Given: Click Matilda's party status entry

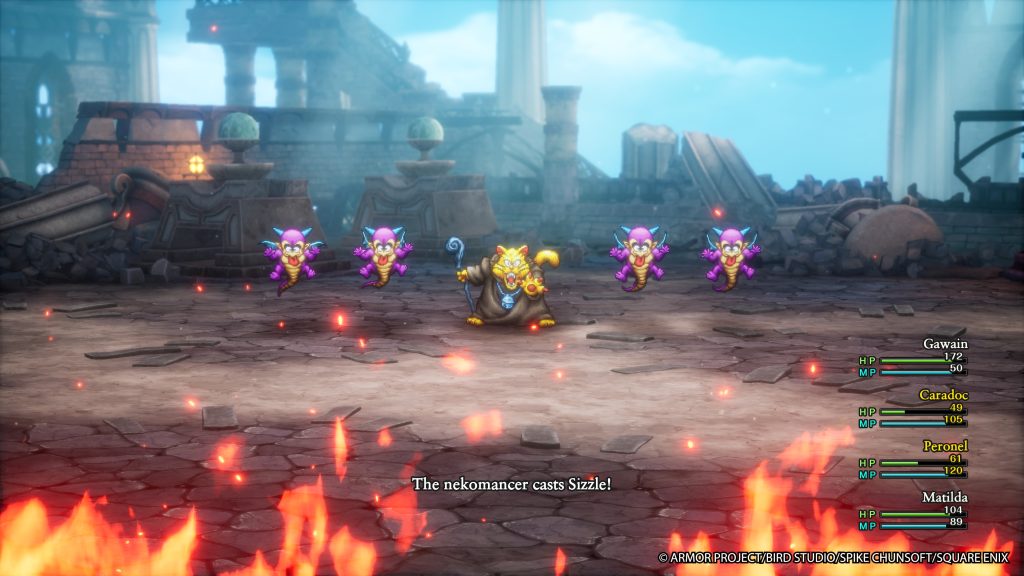Looking at the screenshot, I should point(942,496).
